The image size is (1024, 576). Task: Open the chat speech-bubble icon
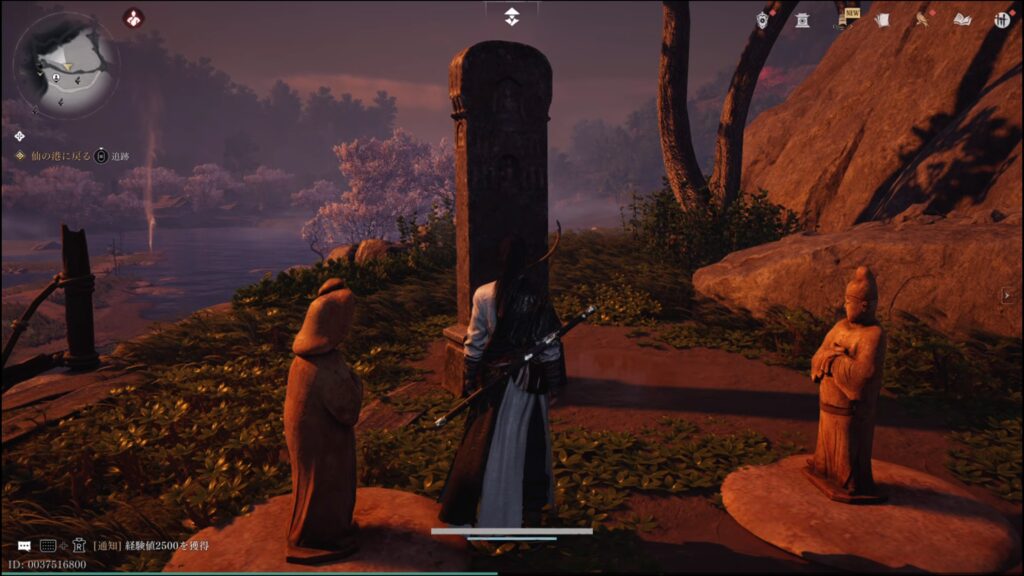click(x=24, y=546)
